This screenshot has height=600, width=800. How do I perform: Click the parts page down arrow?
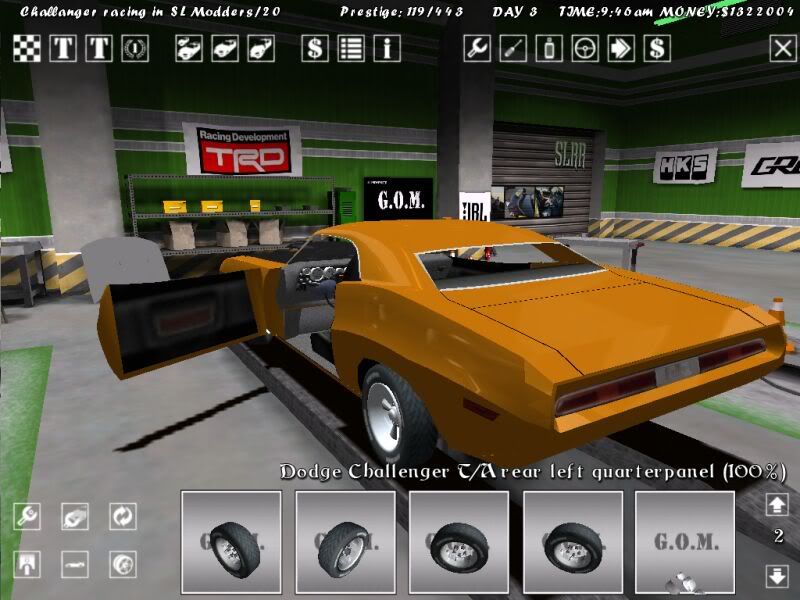point(777,575)
